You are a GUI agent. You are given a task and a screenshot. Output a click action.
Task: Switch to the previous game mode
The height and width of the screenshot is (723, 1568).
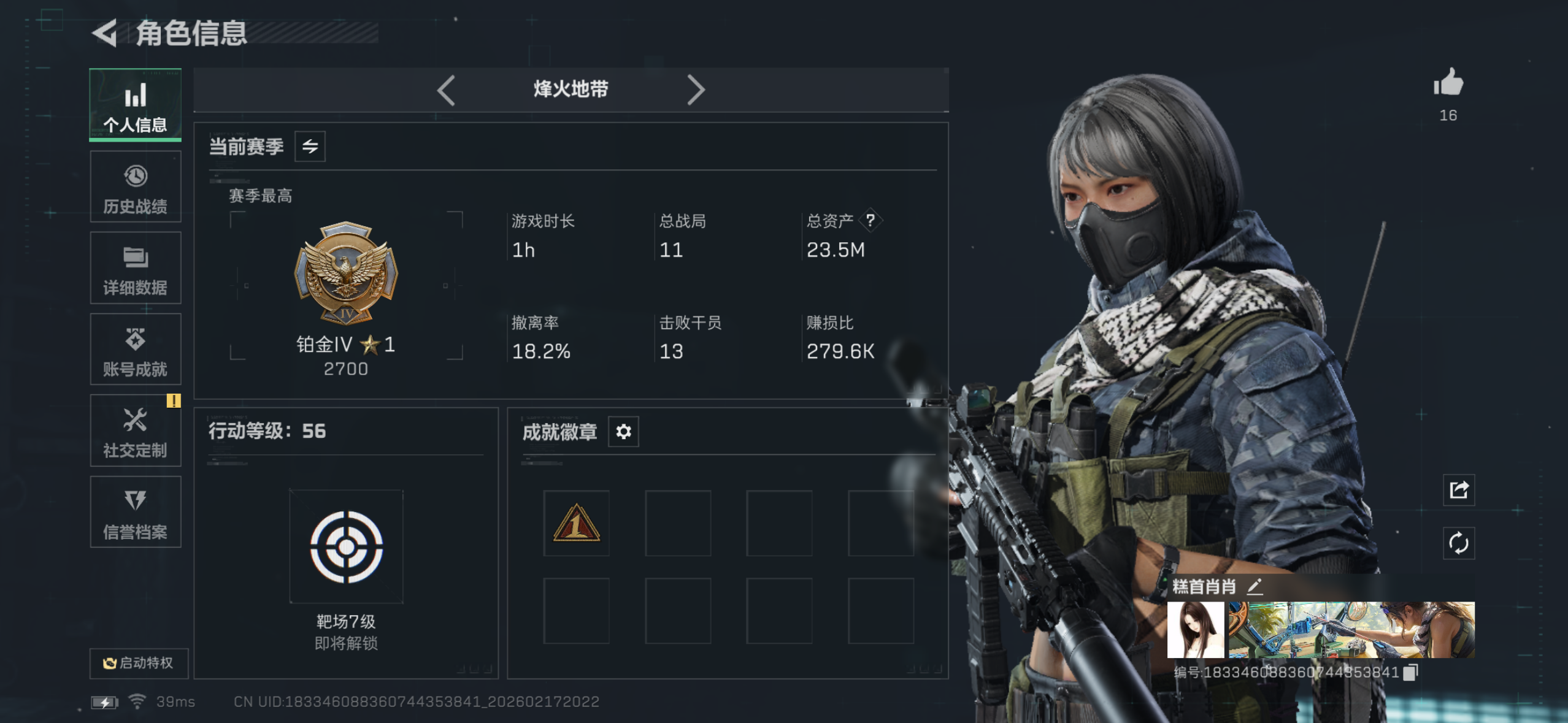point(446,90)
